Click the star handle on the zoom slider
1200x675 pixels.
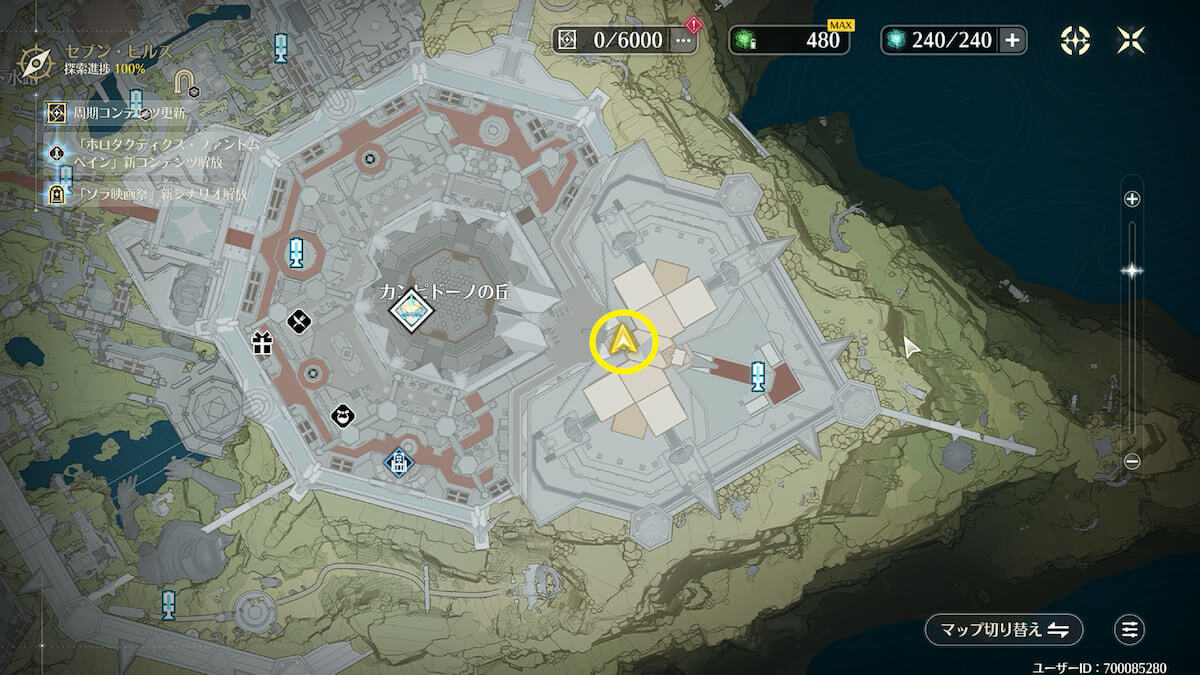[1132, 270]
